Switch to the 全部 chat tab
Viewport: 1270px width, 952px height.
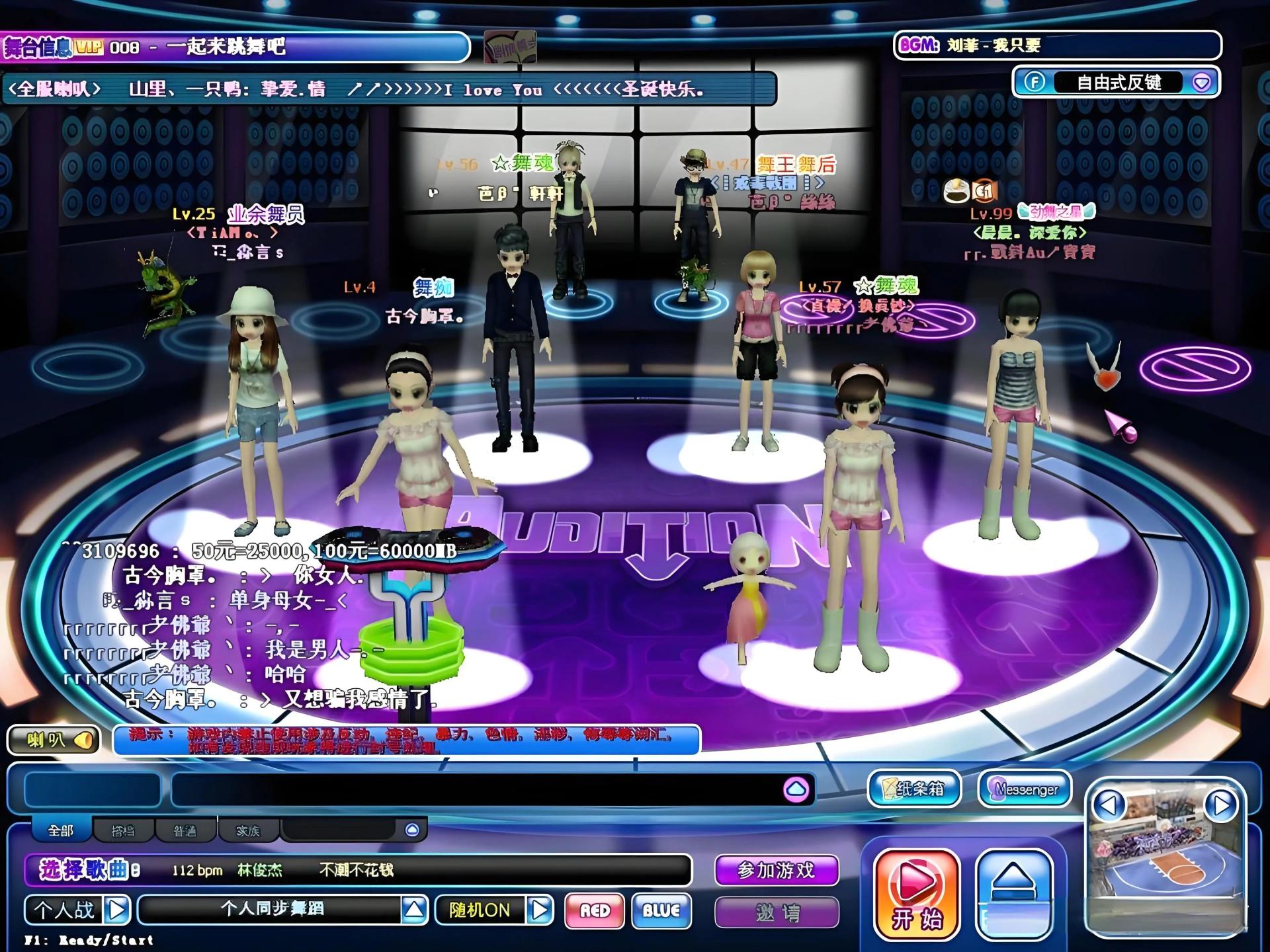pyautogui.click(x=61, y=830)
